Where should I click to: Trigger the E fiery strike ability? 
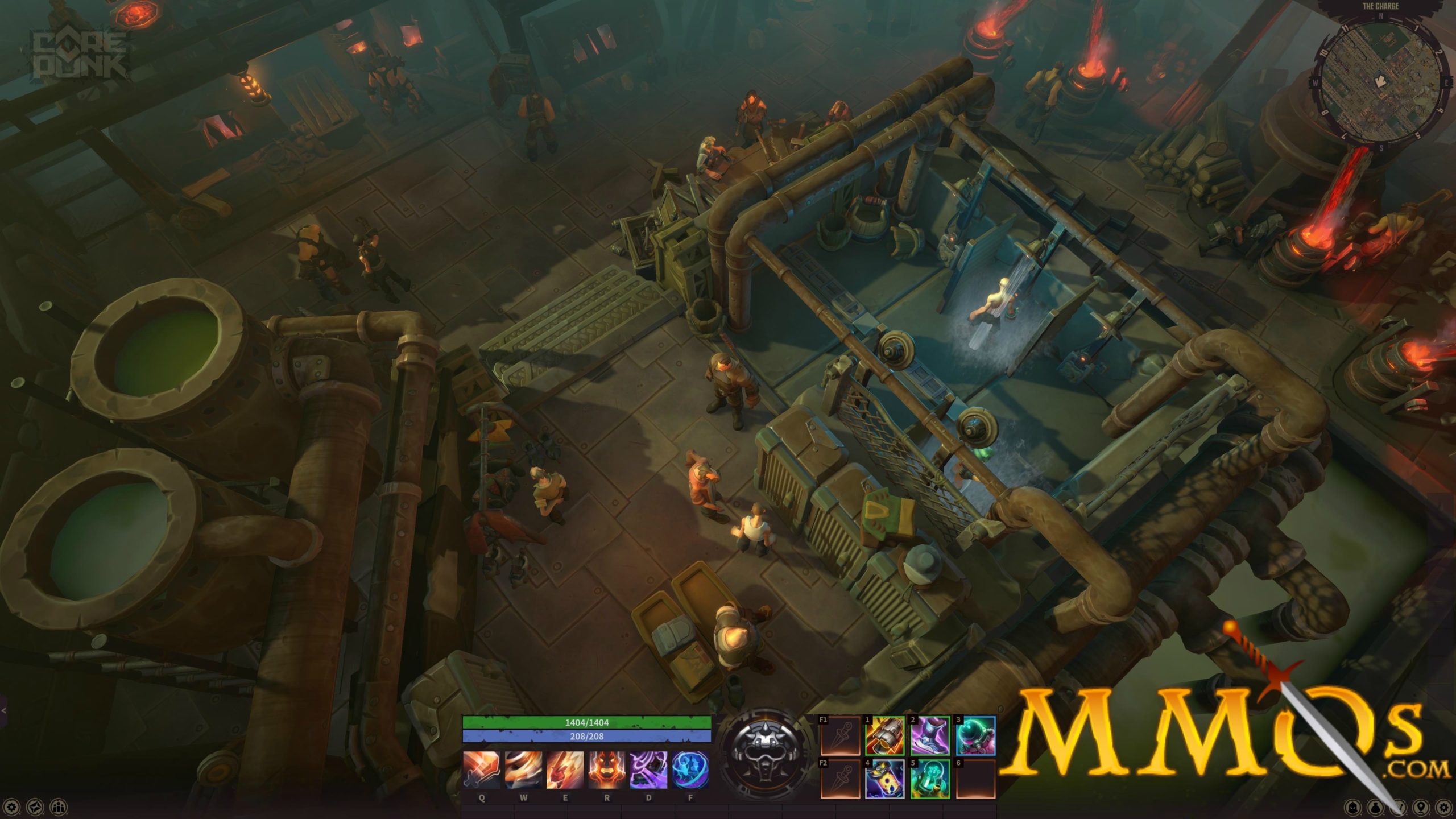pos(565,770)
